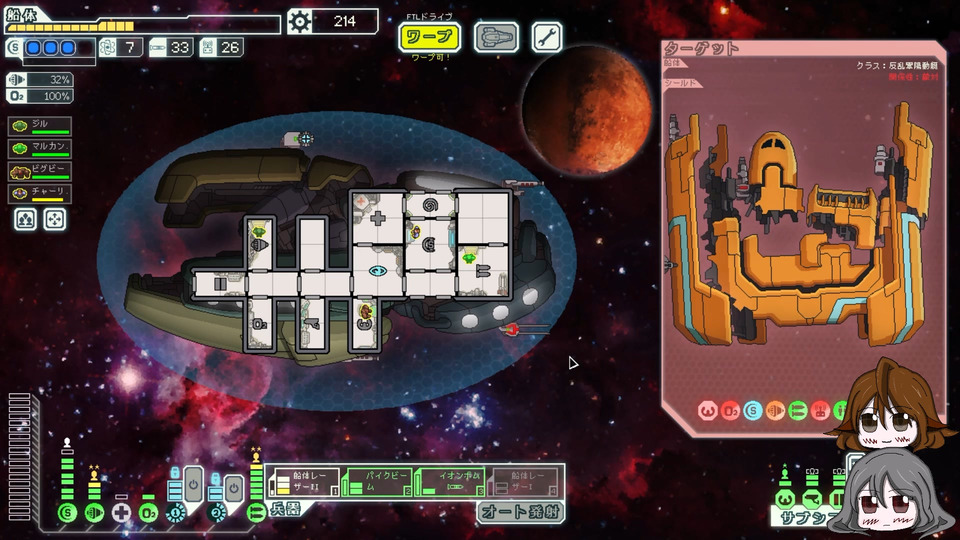Open the wrench options menu
The width and height of the screenshot is (960, 540).
click(547, 38)
